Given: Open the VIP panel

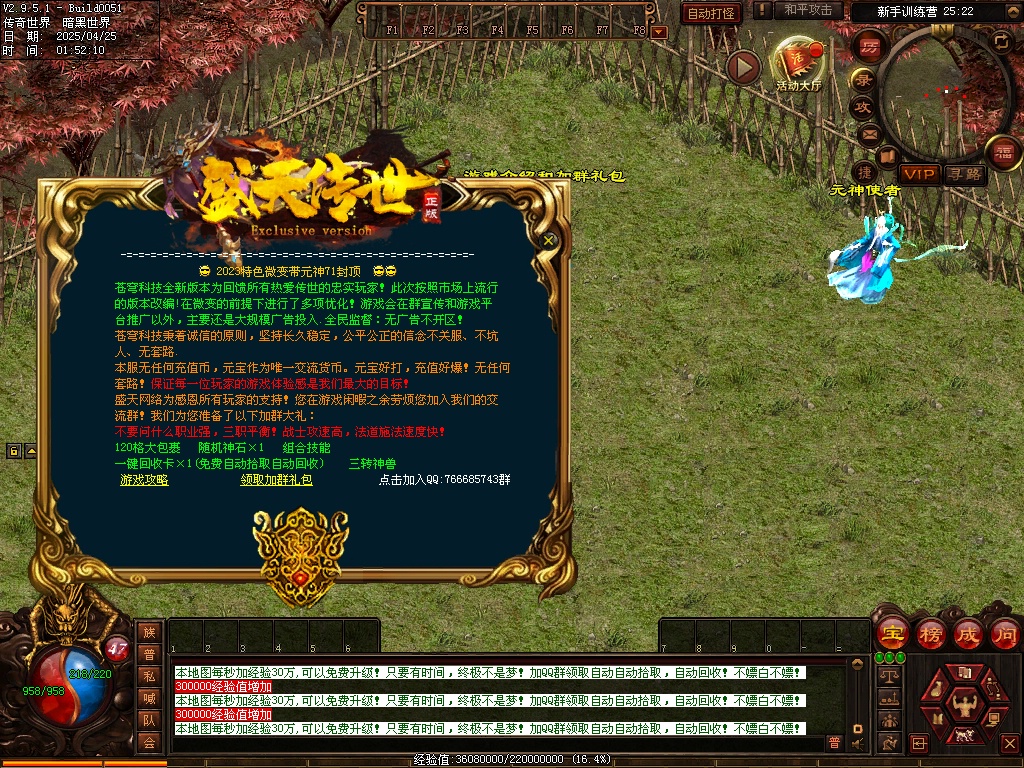Looking at the screenshot, I should click(x=918, y=174).
